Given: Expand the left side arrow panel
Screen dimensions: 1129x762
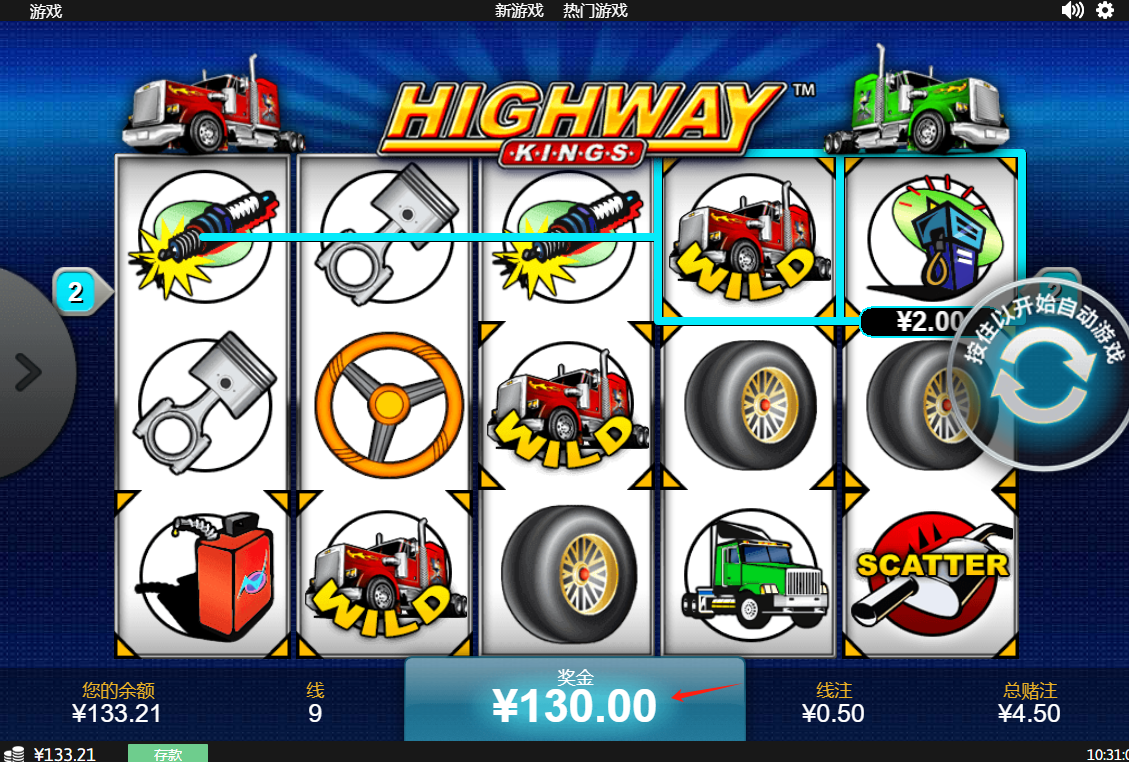Looking at the screenshot, I should 28,373.
